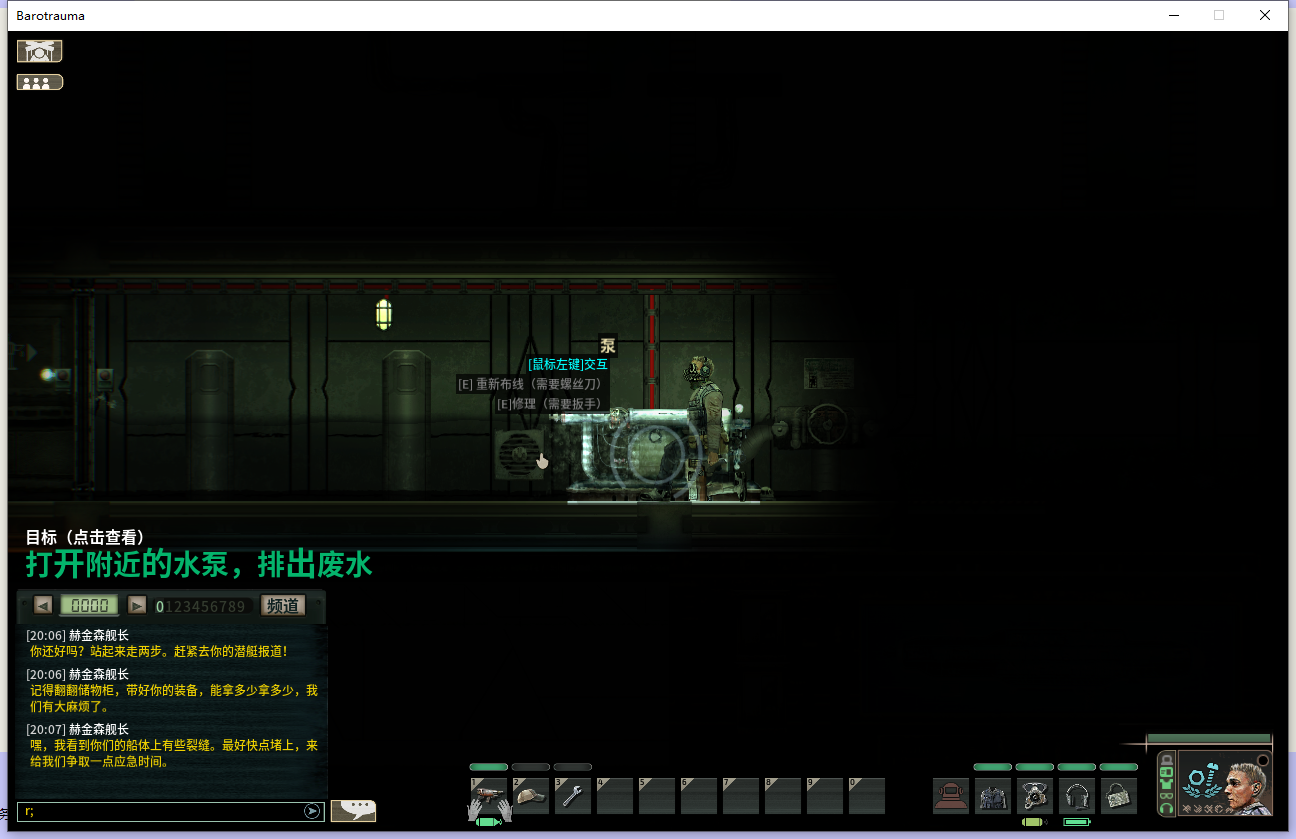Click the jacket uniform equipment slot
The height and width of the screenshot is (839, 1296).
point(993,796)
